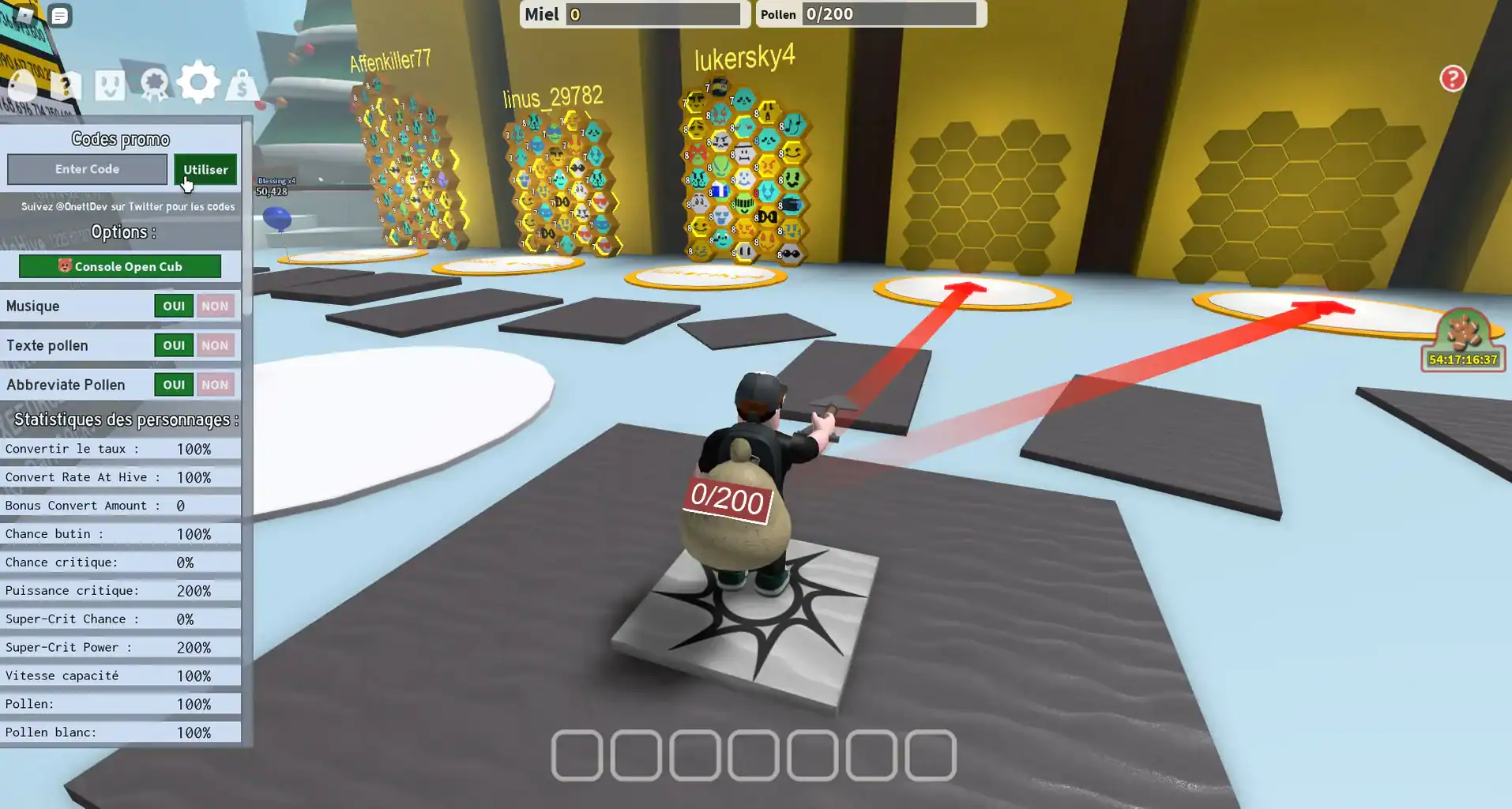The image size is (1512, 809).
Task: Open the bee face inventory icon
Action: pyautogui.click(x=109, y=82)
